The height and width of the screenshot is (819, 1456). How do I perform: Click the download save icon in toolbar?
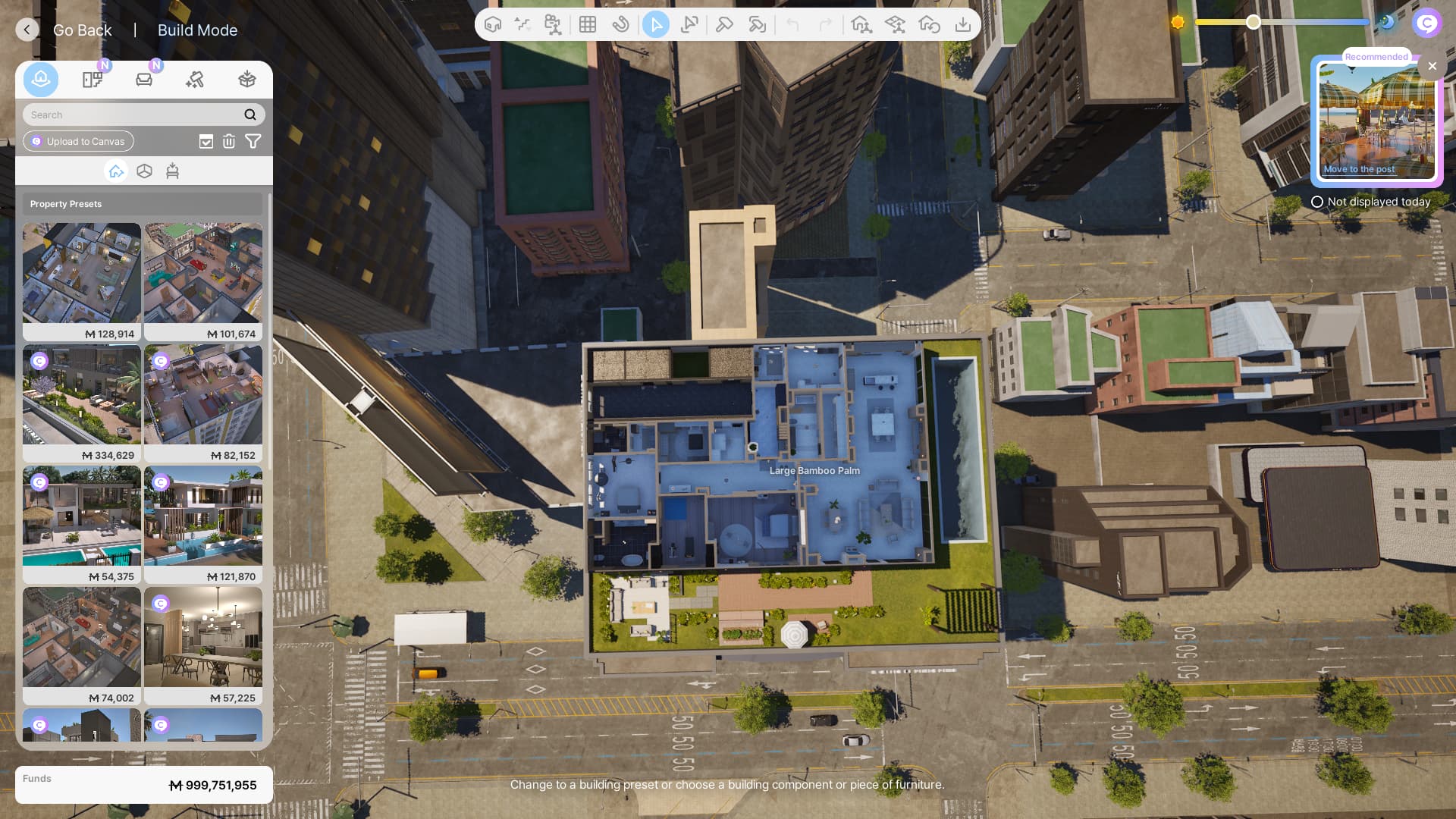coord(962,24)
